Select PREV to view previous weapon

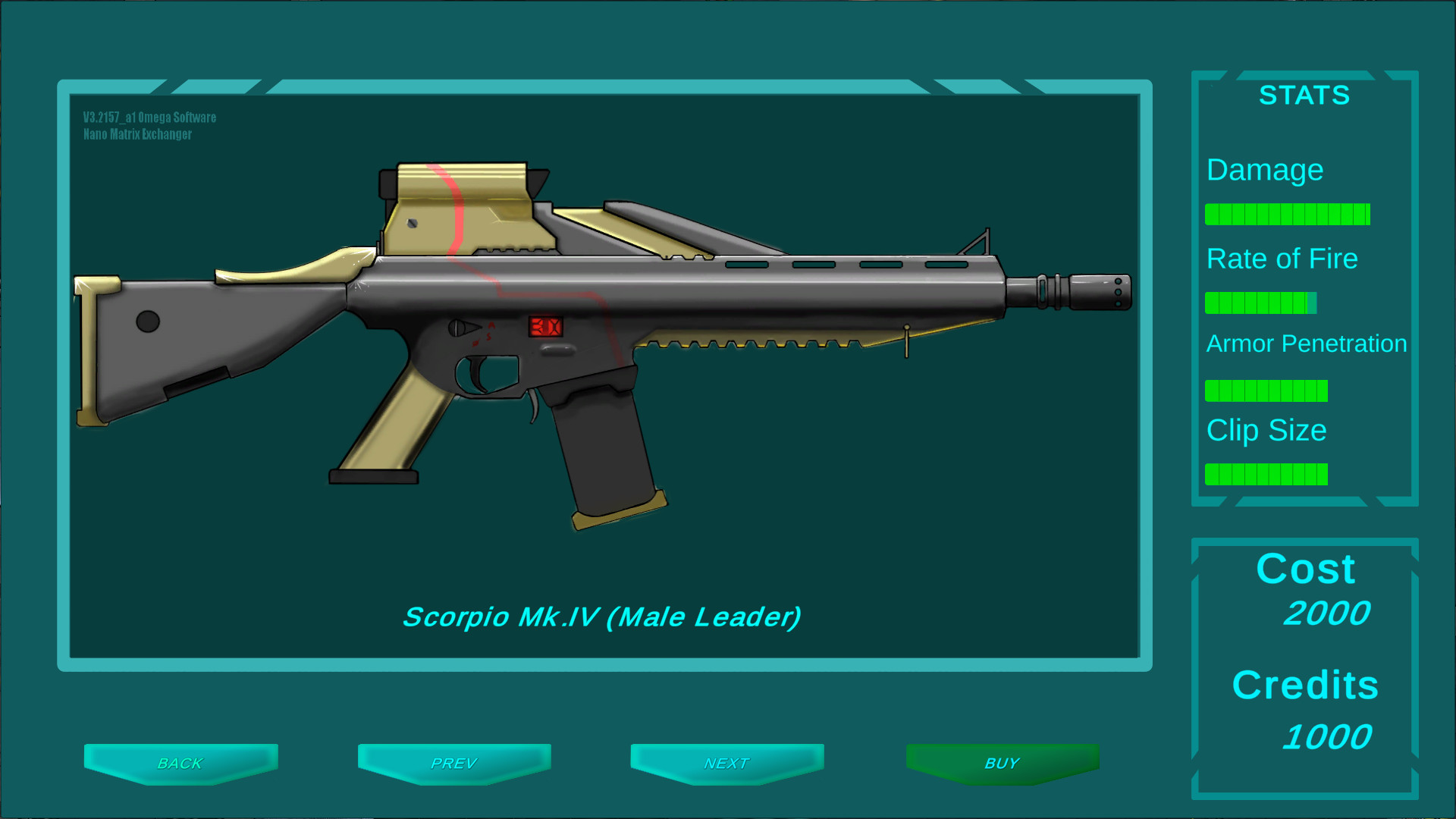454,763
